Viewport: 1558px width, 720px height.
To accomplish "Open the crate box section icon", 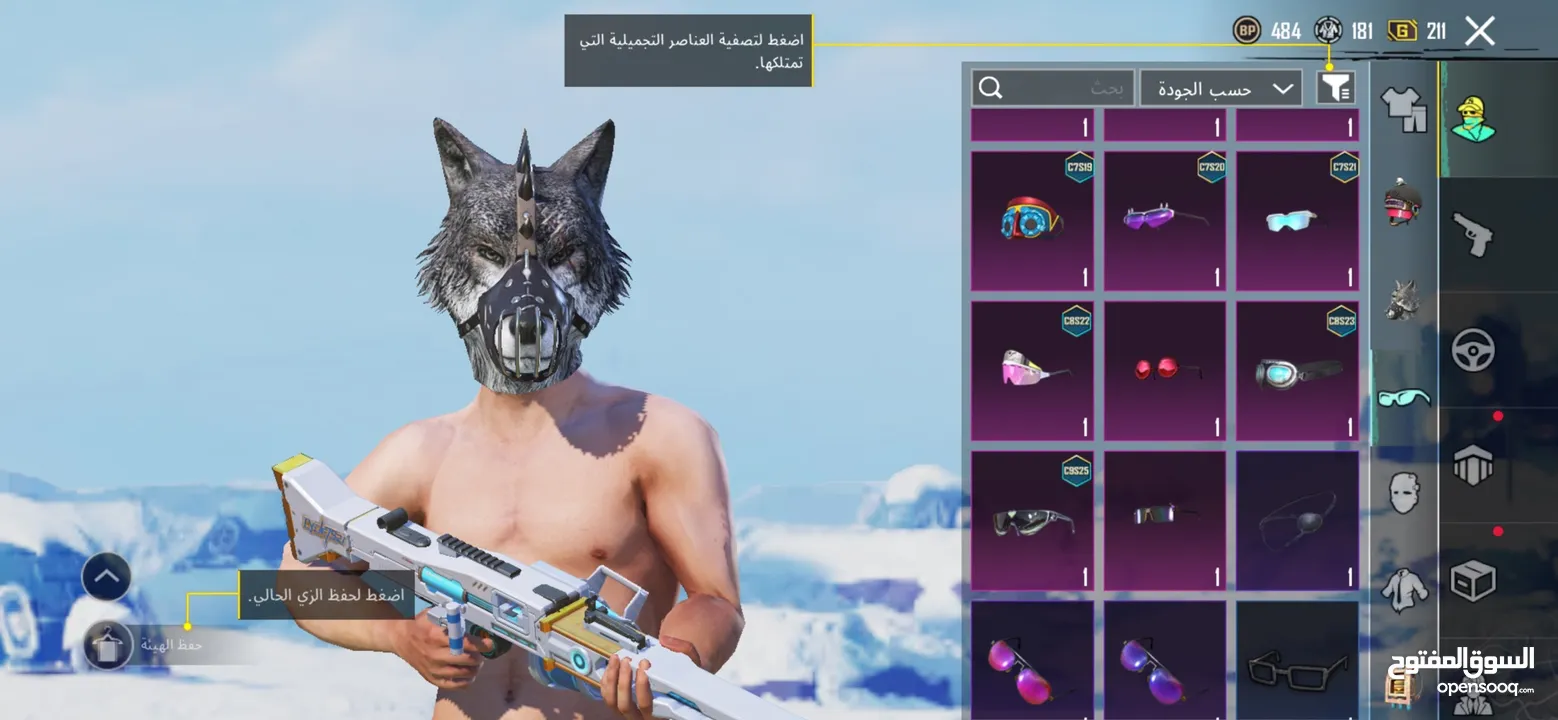I will 1472,580.
